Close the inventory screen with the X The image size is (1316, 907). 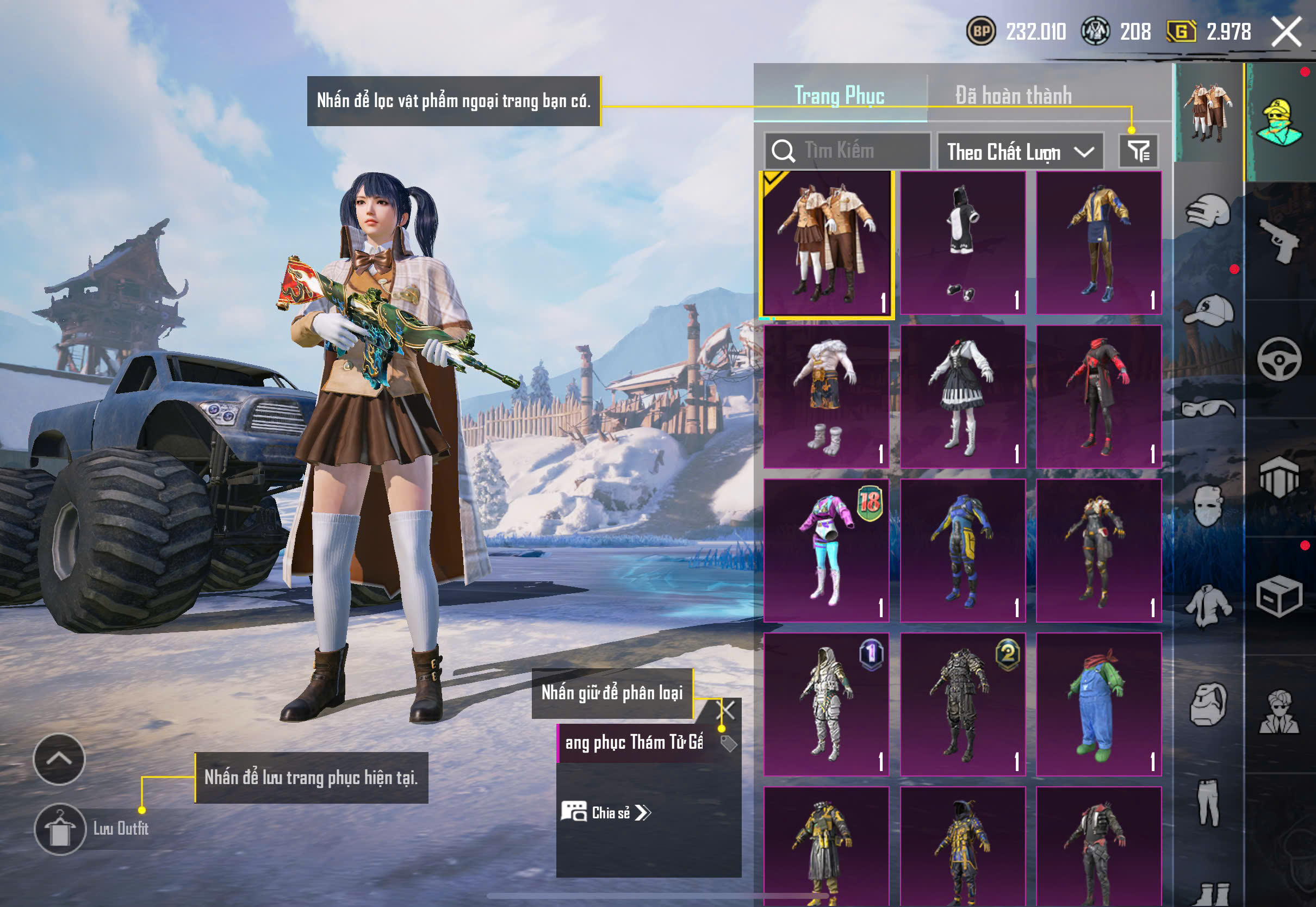pyautogui.click(x=1286, y=31)
